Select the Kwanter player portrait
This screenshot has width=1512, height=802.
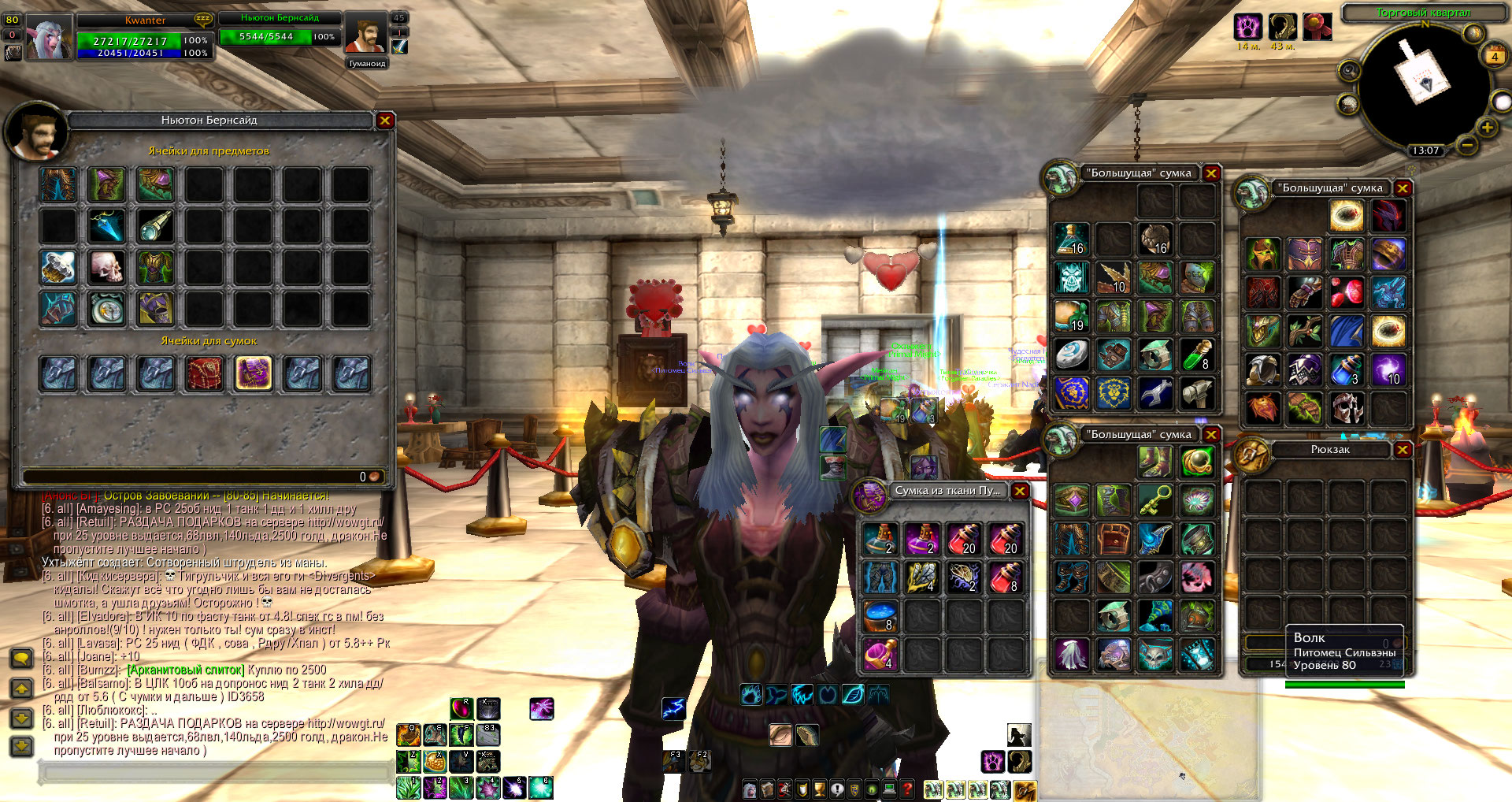click(49, 38)
